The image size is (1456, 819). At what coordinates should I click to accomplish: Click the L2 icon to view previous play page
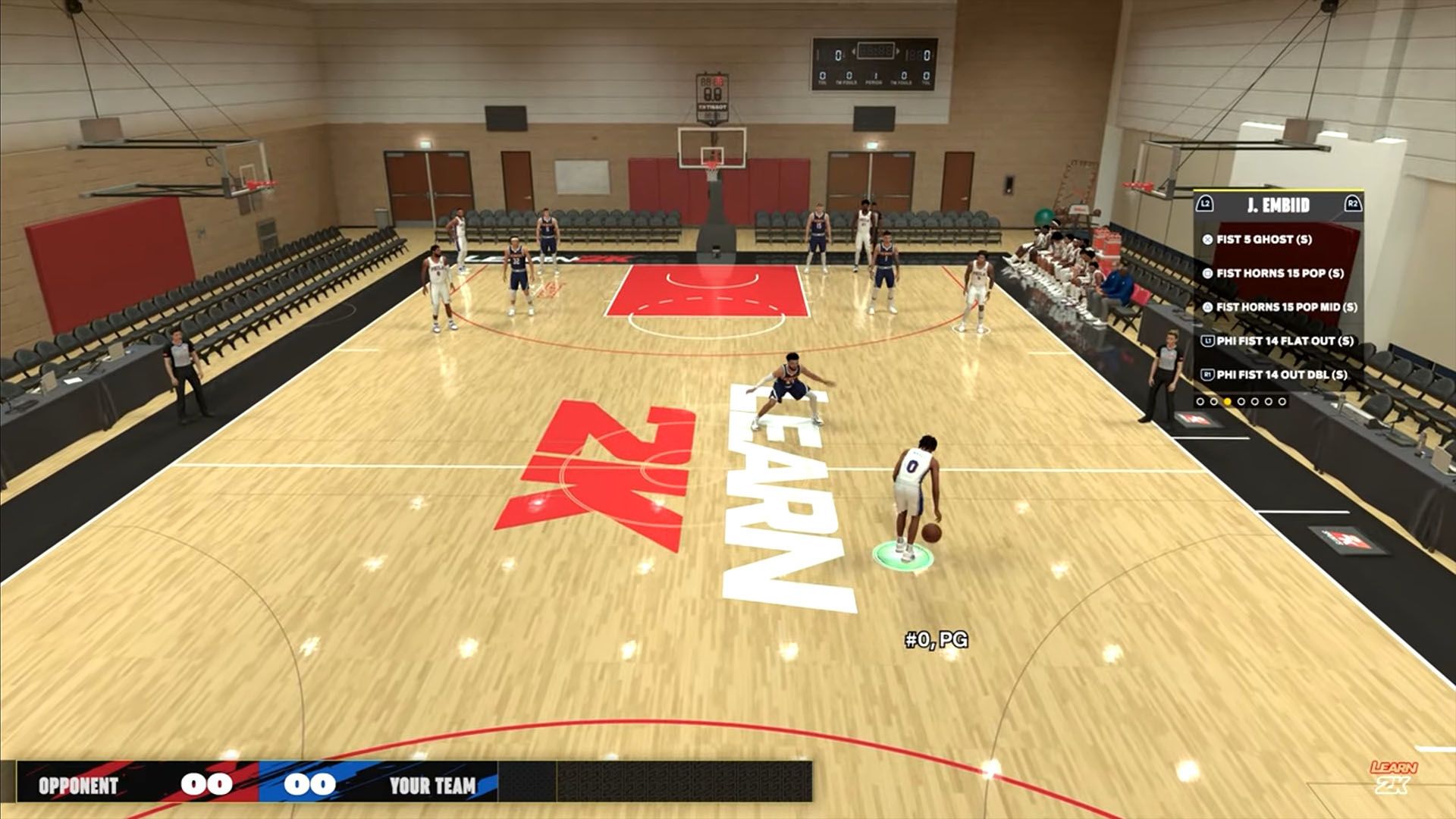click(1204, 203)
